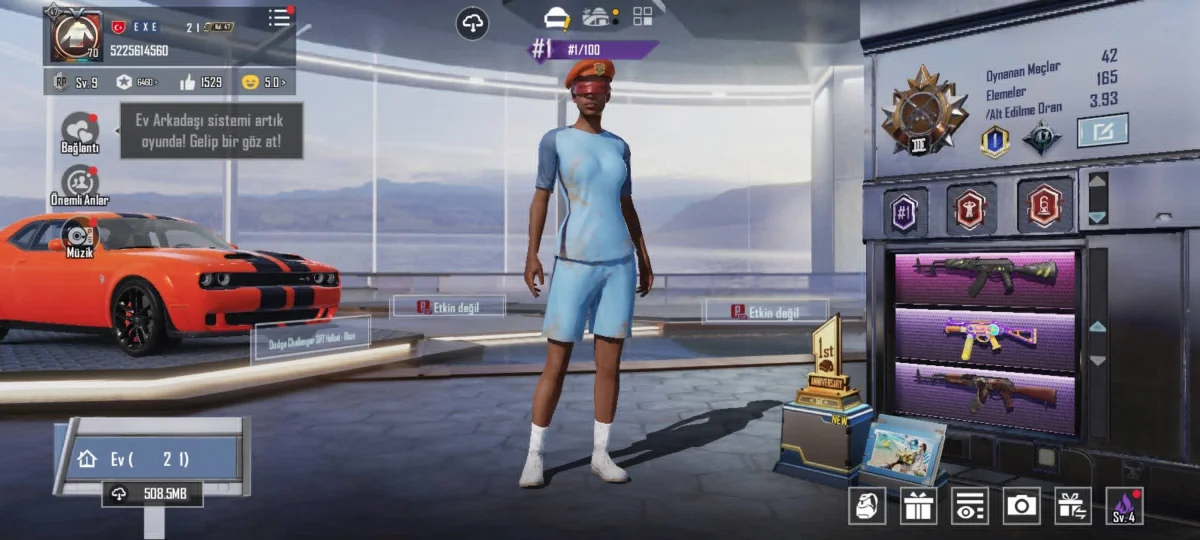Viewport: 1200px width, 540px height.
Task: Open the Bağlantı connection hearts icon
Action: pyautogui.click(x=79, y=130)
